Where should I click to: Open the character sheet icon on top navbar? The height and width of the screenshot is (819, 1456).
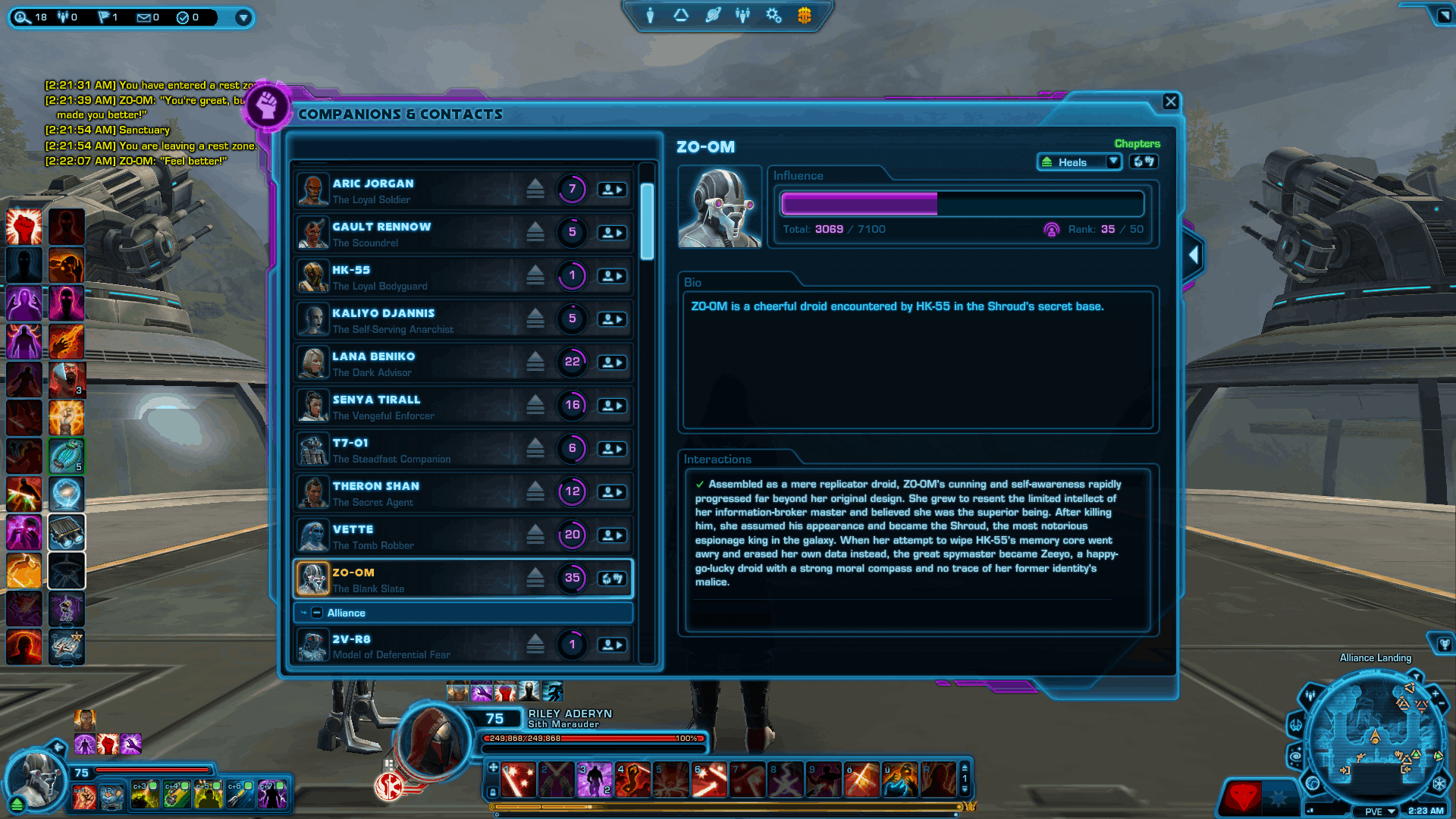(x=651, y=15)
